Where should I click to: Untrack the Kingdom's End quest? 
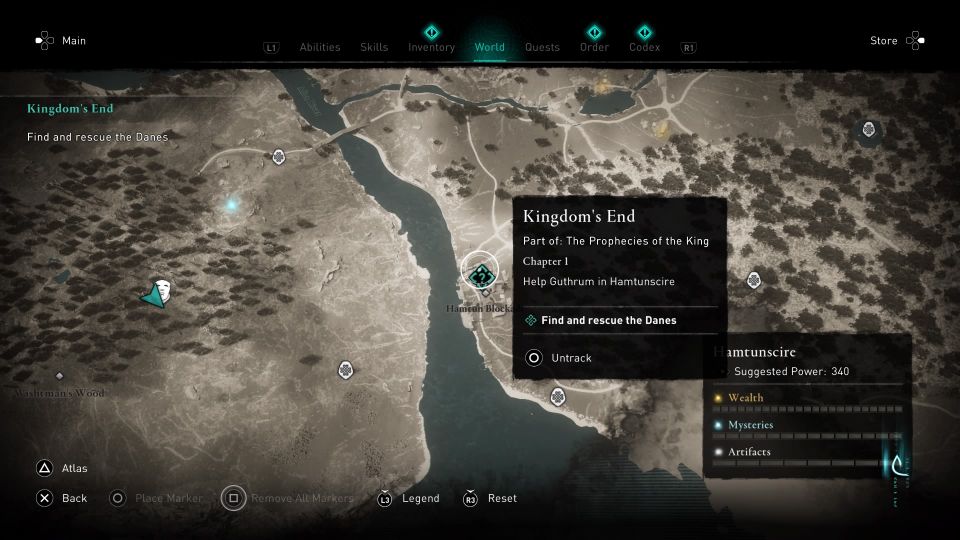point(570,358)
